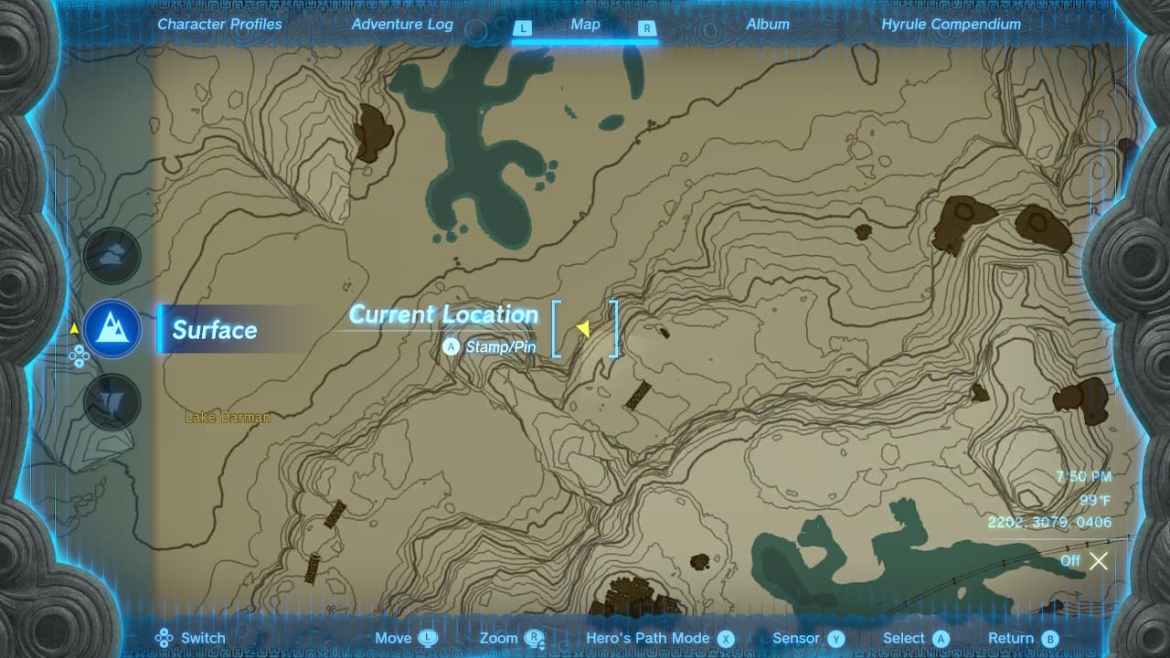The height and width of the screenshot is (658, 1170).
Task: Switch map layer to Depths
Action: point(112,402)
